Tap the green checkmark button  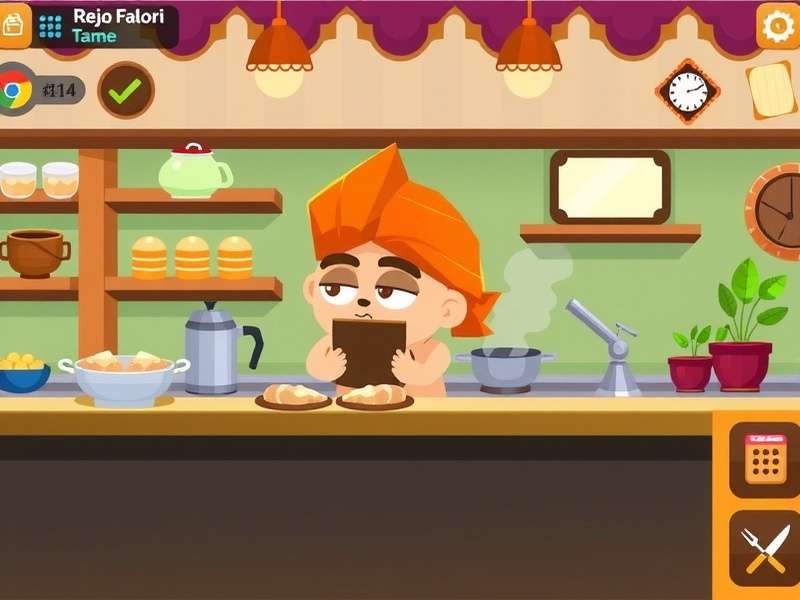(126, 90)
